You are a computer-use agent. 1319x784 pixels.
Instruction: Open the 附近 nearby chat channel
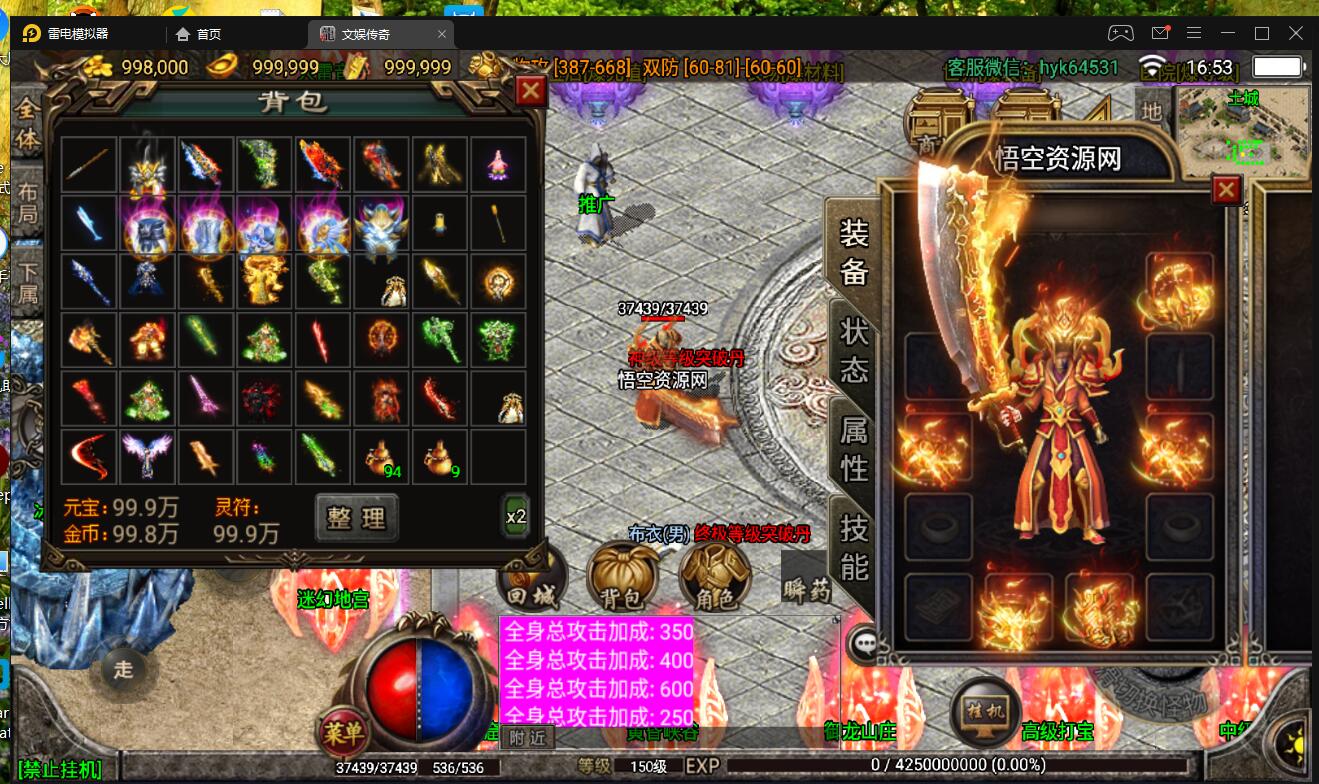pos(527,738)
